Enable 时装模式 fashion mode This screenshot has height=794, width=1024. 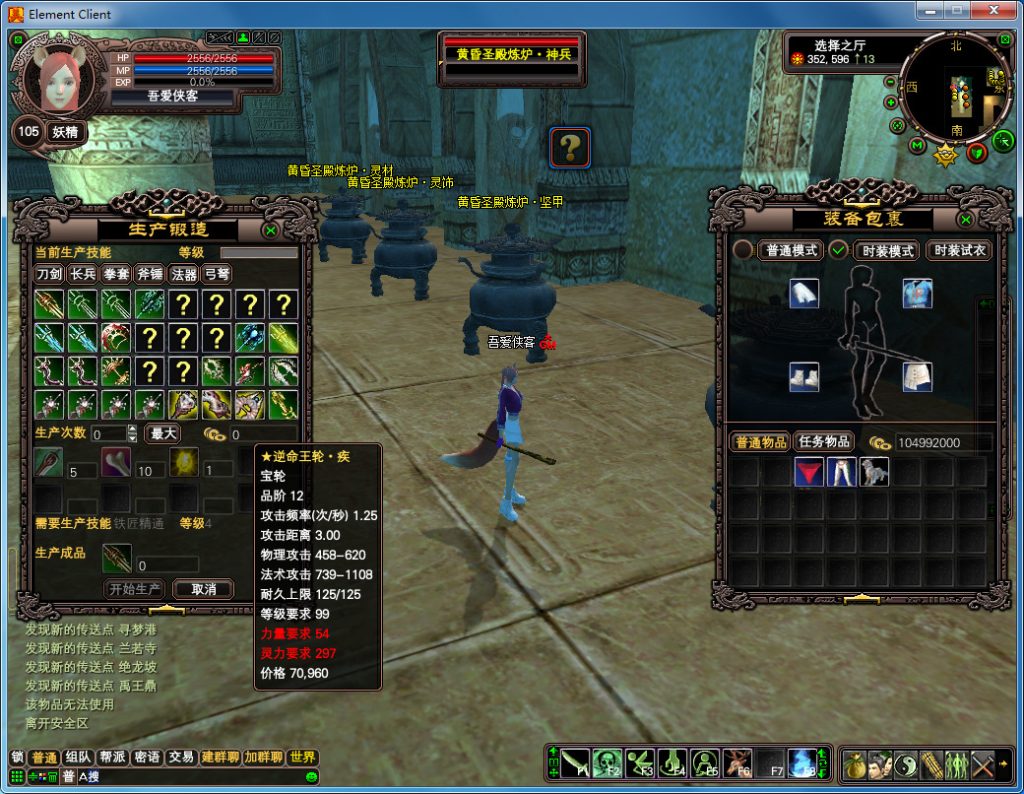(x=888, y=250)
